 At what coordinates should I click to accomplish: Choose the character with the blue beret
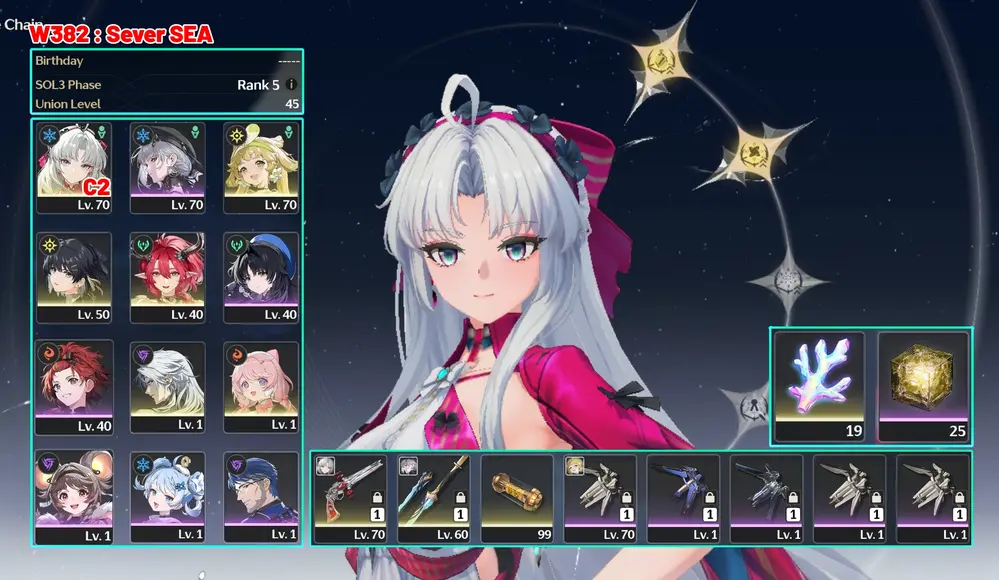click(x=260, y=277)
